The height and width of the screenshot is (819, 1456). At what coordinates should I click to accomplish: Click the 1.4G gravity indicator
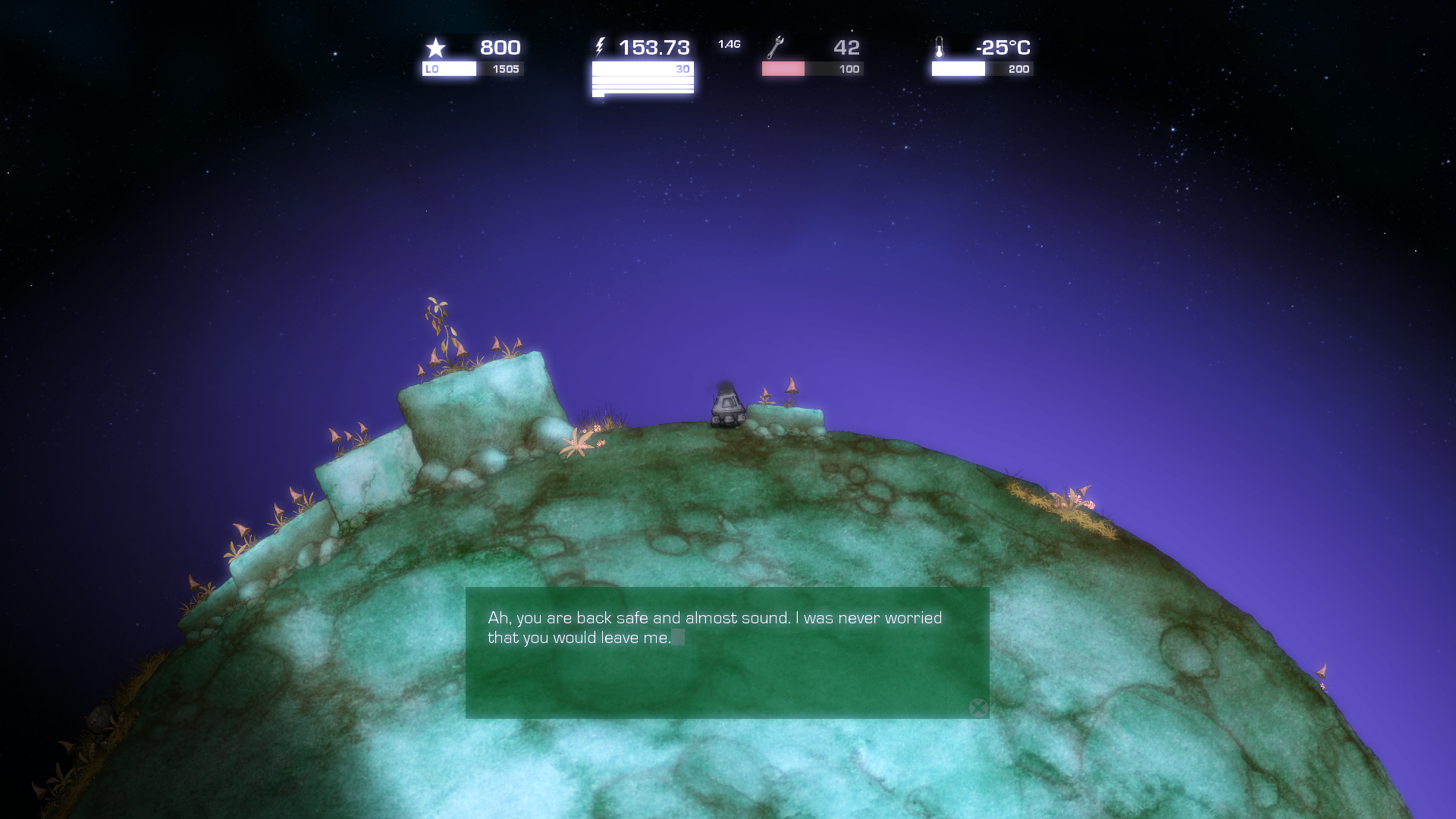click(729, 43)
